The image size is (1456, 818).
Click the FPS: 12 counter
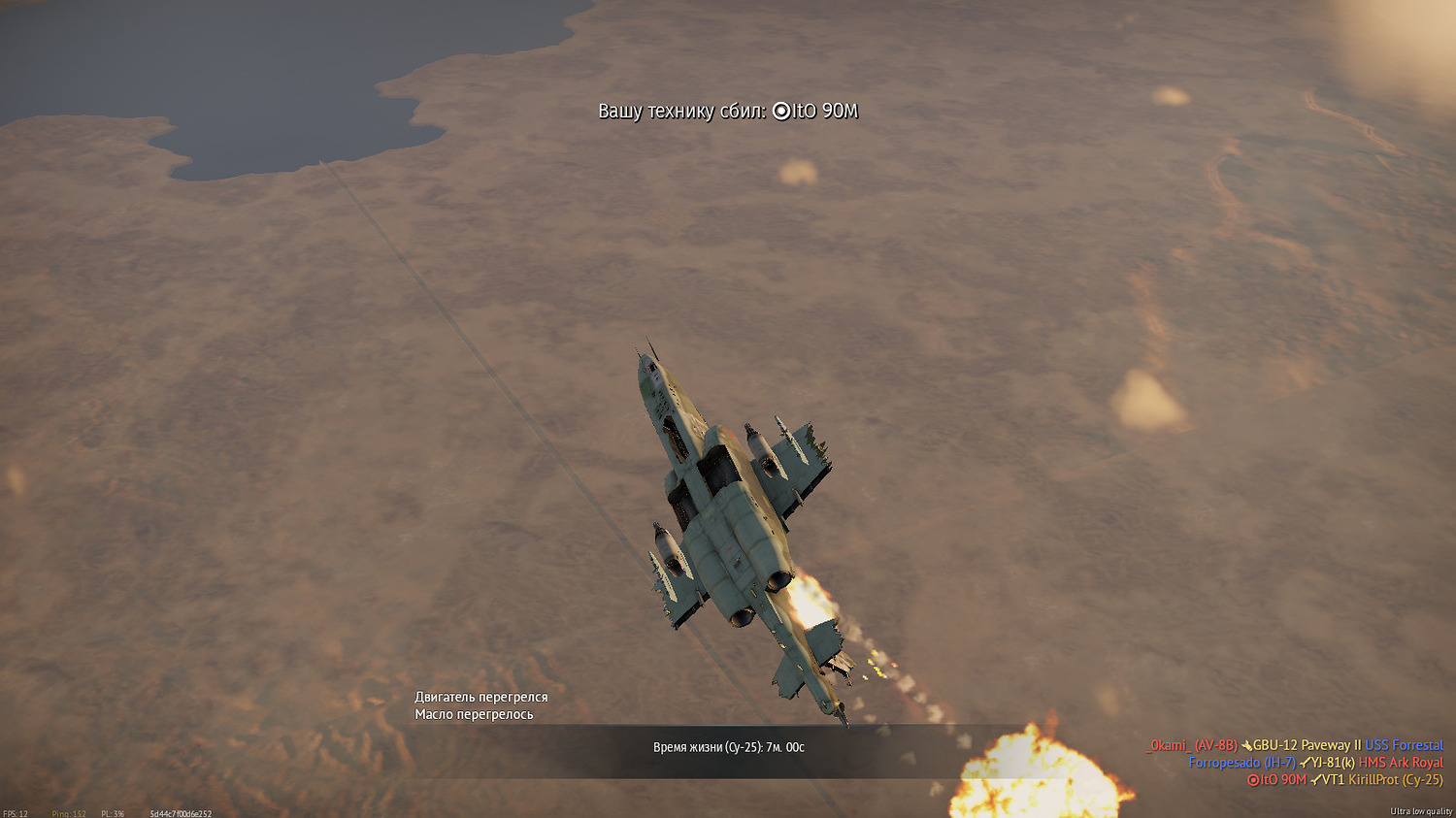pos(16,812)
